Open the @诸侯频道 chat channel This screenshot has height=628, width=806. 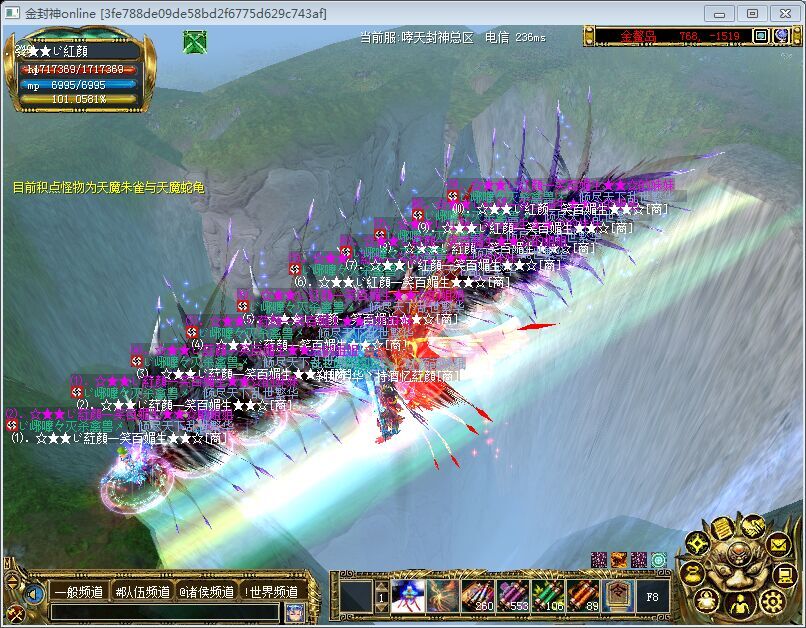point(206,592)
